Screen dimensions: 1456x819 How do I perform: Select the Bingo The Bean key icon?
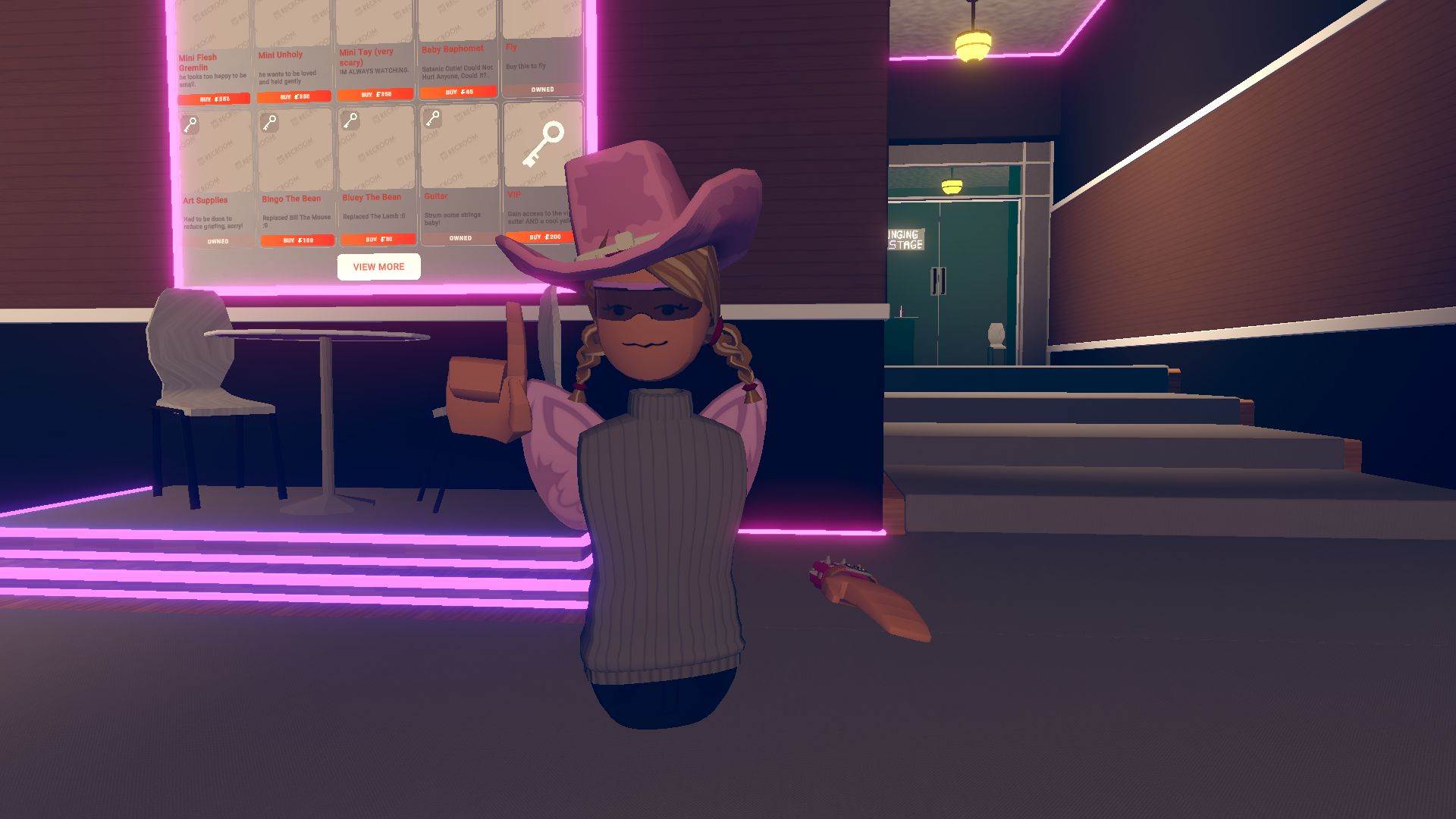click(x=271, y=124)
